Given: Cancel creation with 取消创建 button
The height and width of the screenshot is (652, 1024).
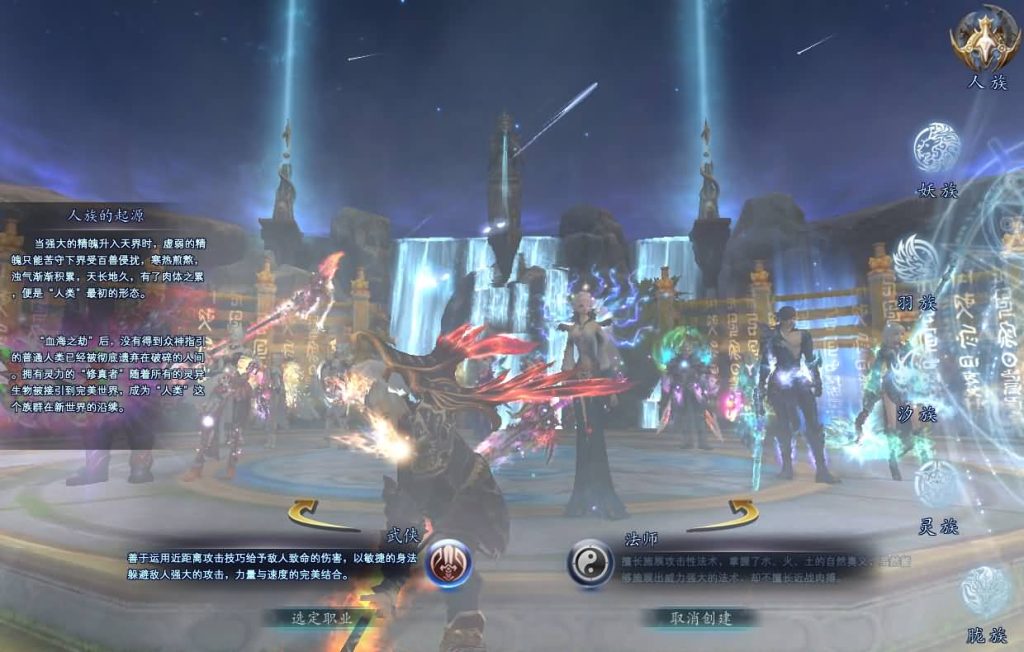Looking at the screenshot, I should coord(700,618).
